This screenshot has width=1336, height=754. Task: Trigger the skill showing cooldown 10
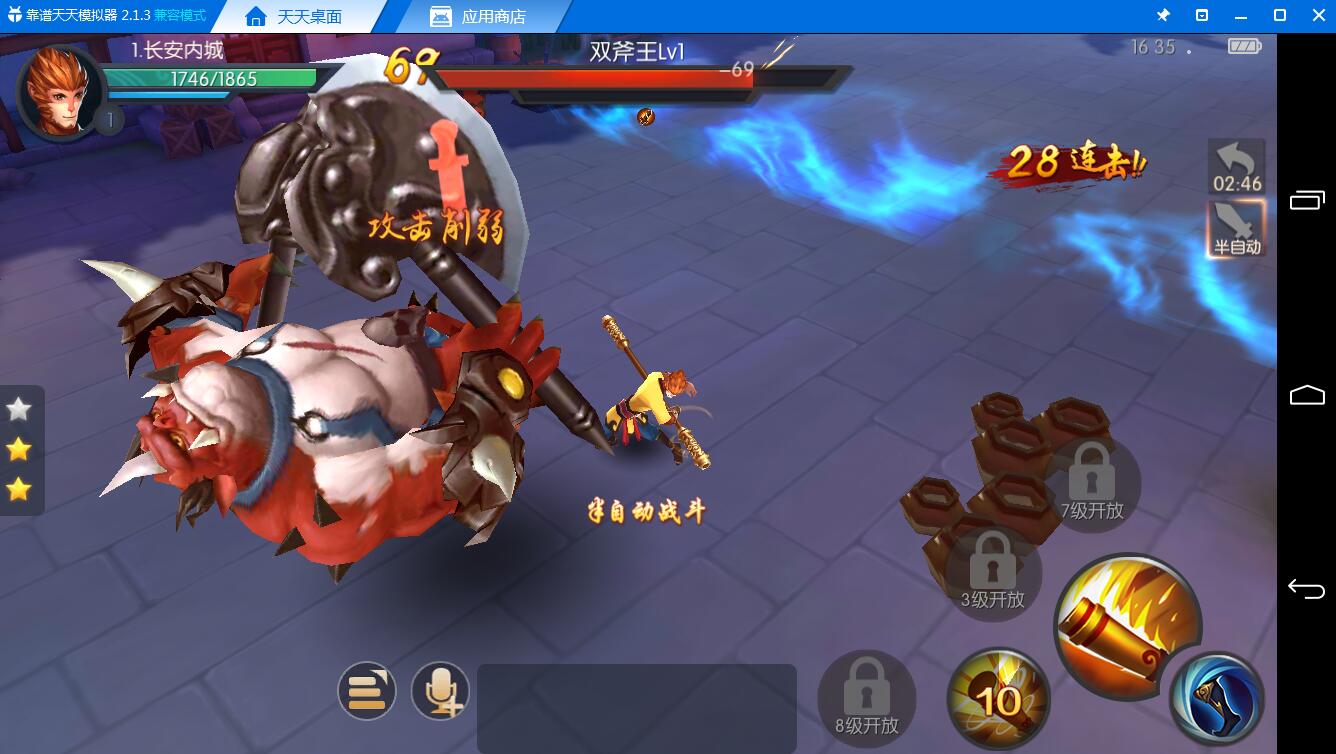tap(998, 698)
